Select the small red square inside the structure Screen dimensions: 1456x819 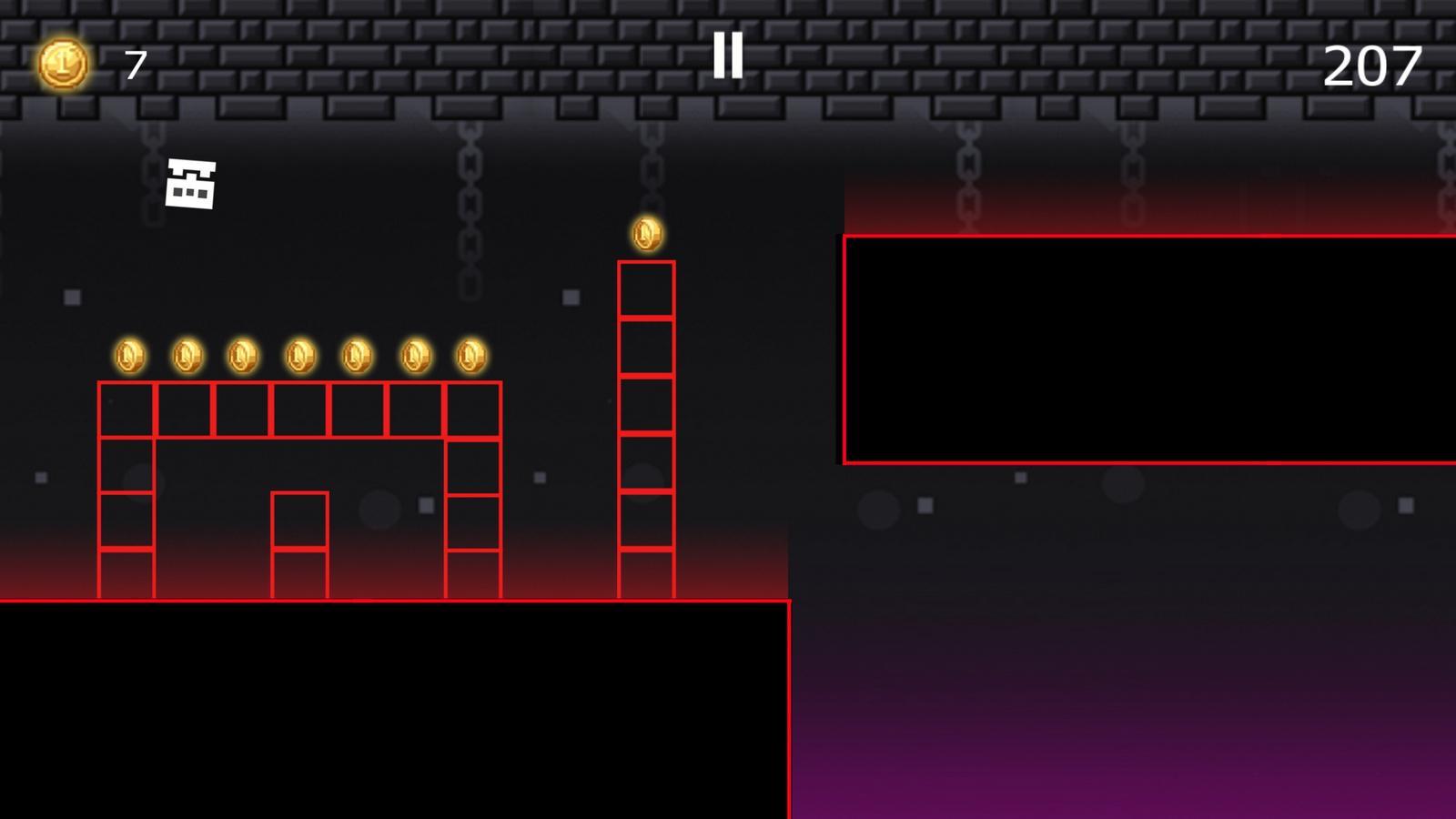coord(300,519)
